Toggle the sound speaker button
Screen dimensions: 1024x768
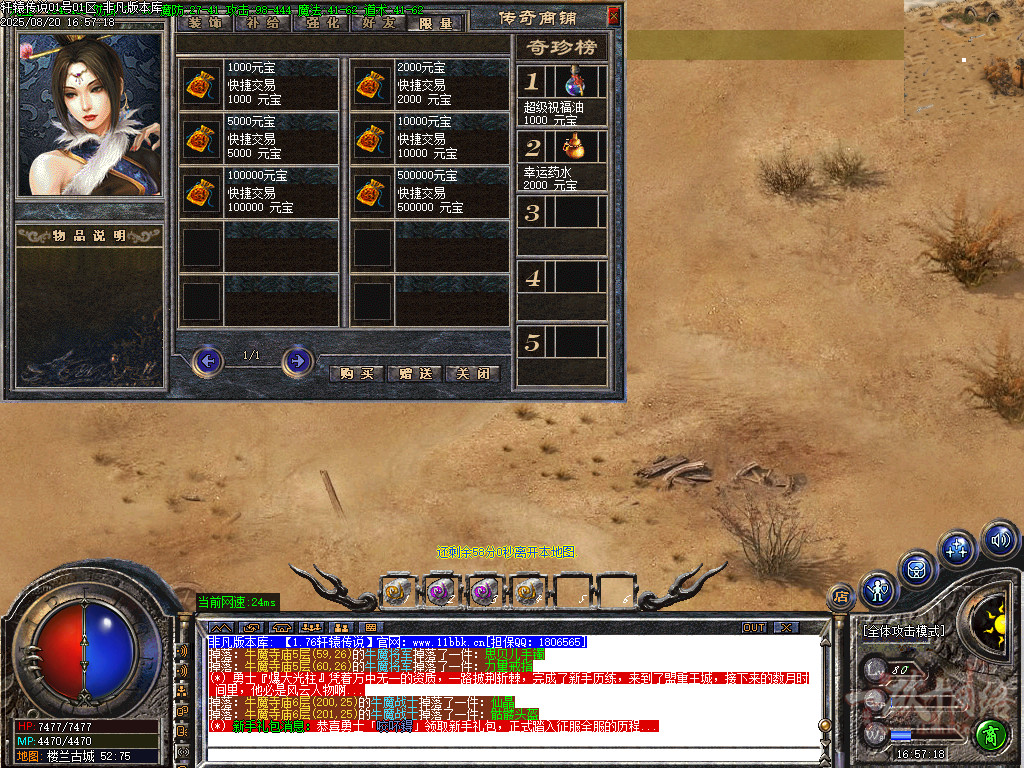(x=999, y=540)
